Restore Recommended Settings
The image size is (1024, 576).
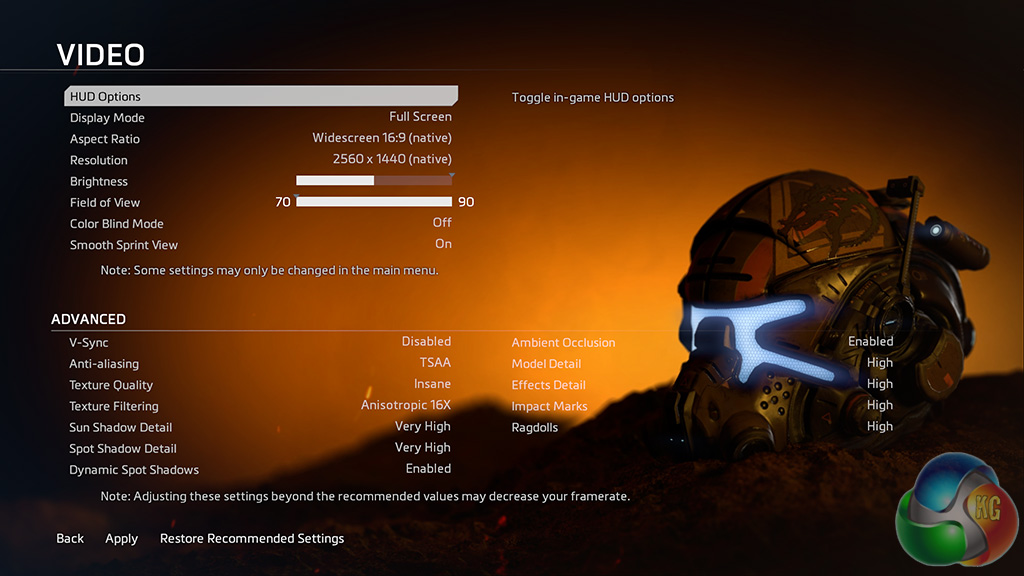[252, 539]
